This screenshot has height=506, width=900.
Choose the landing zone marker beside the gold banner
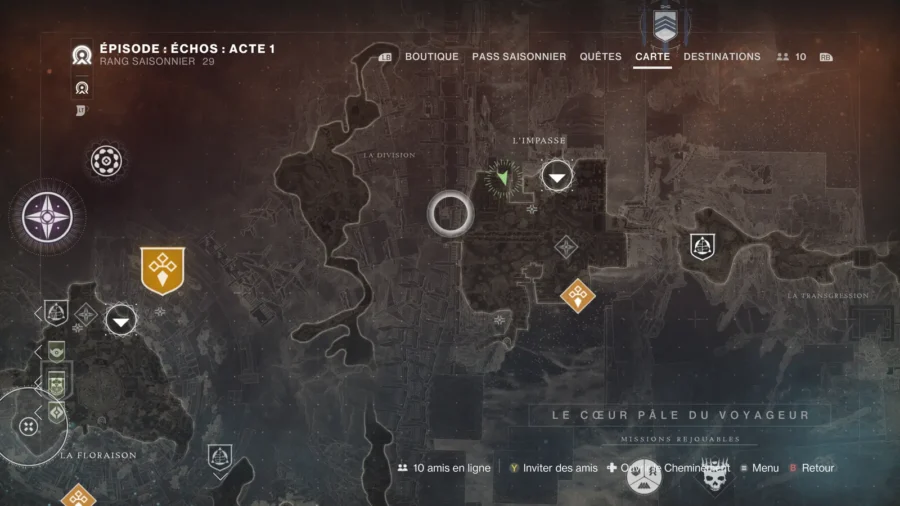[x=122, y=320]
